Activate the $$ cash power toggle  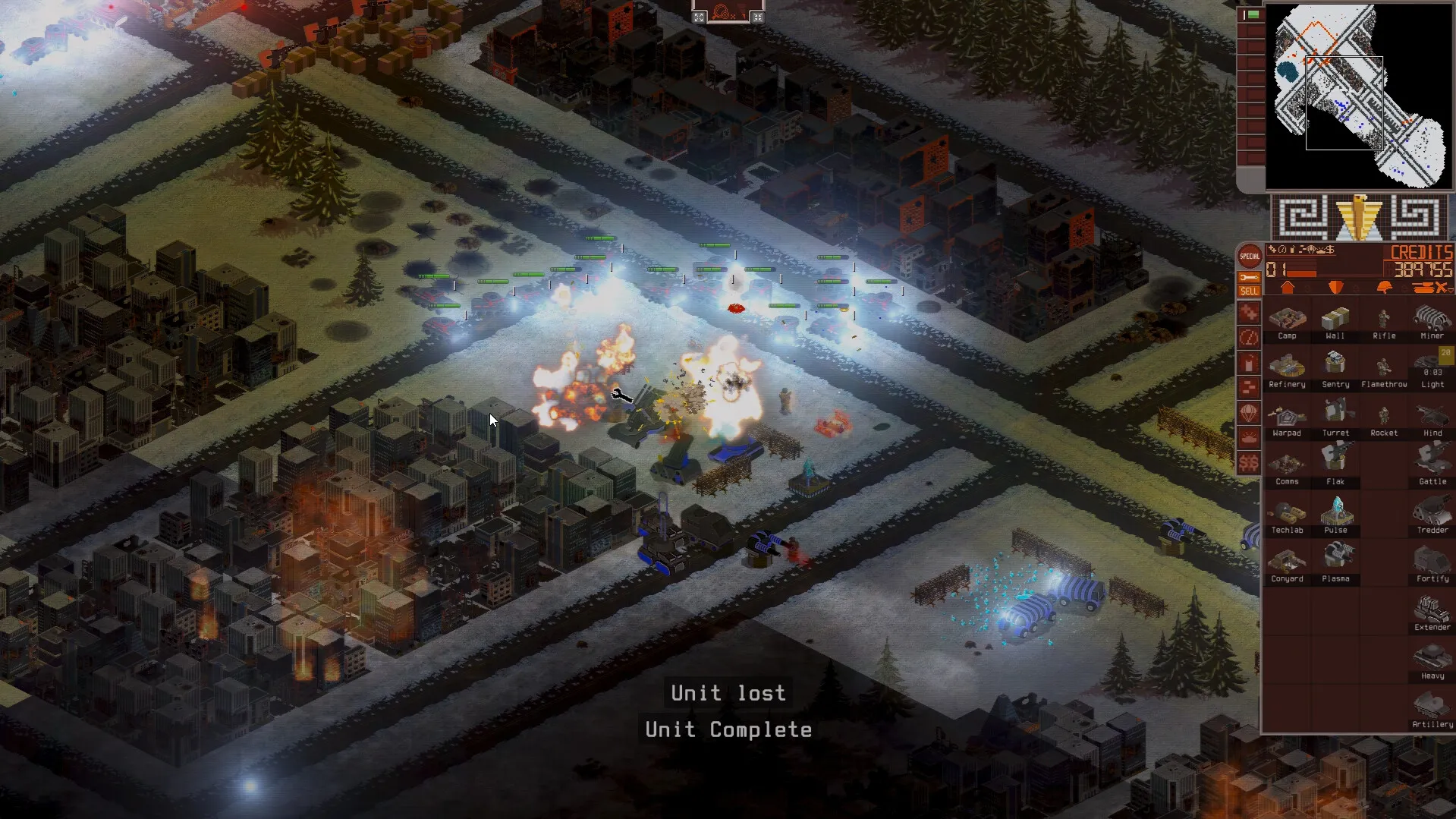1248,461
